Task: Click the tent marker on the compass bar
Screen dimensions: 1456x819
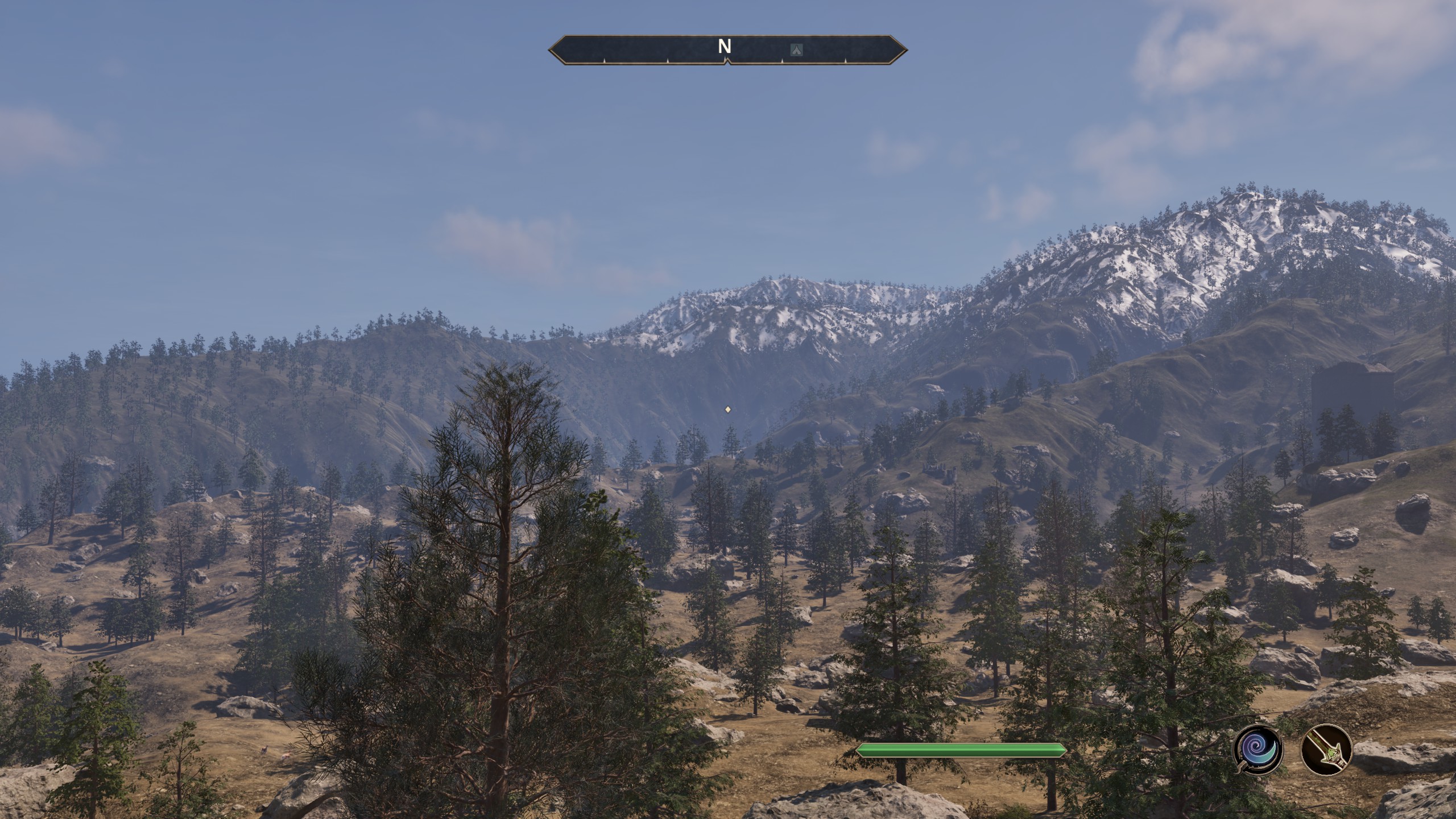Action: tap(796, 49)
